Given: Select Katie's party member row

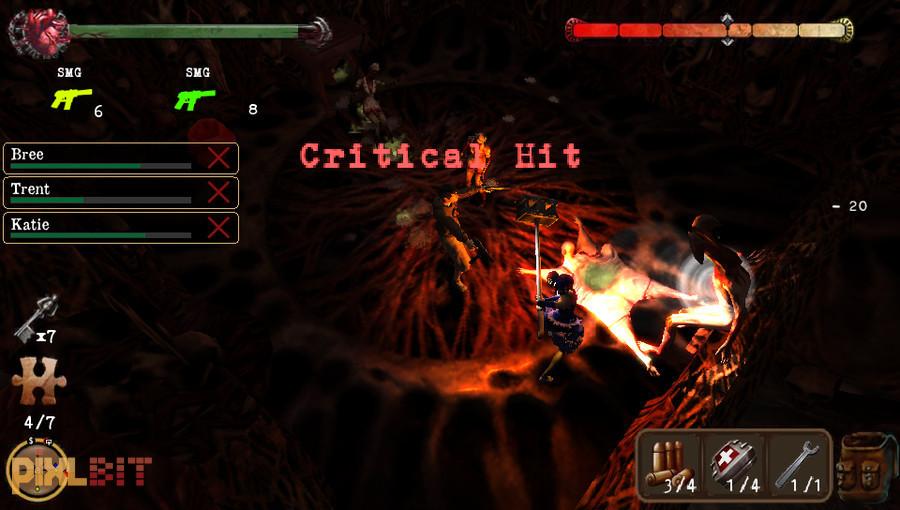Looking at the screenshot, I should click(100, 227).
